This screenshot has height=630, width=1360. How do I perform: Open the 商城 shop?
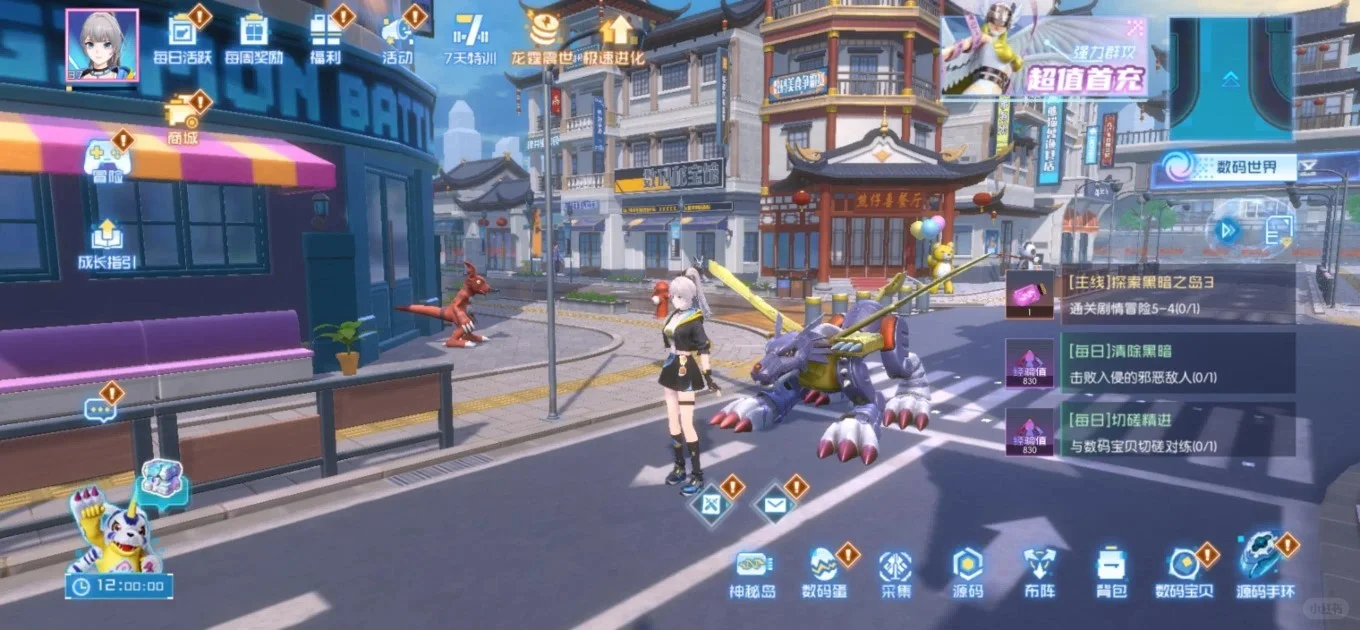point(183,117)
